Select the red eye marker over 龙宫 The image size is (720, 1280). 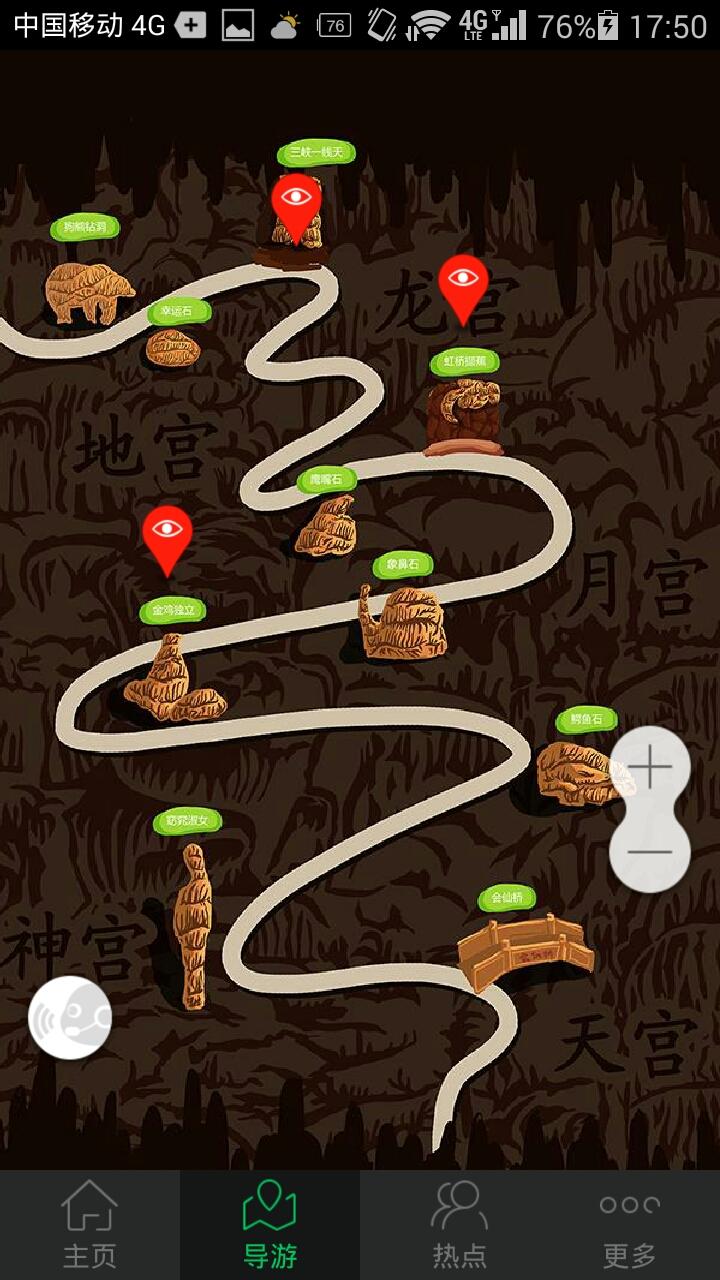(x=463, y=283)
